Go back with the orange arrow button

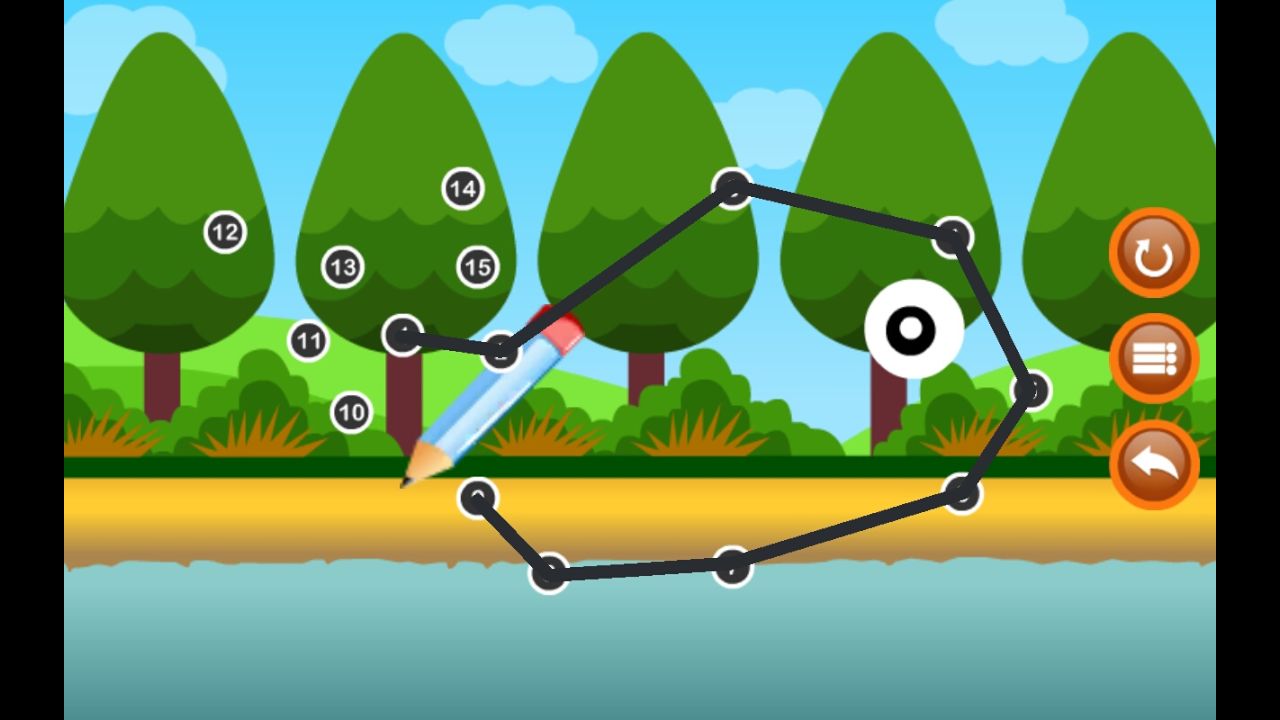pyautogui.click(x=1153, y=464)
